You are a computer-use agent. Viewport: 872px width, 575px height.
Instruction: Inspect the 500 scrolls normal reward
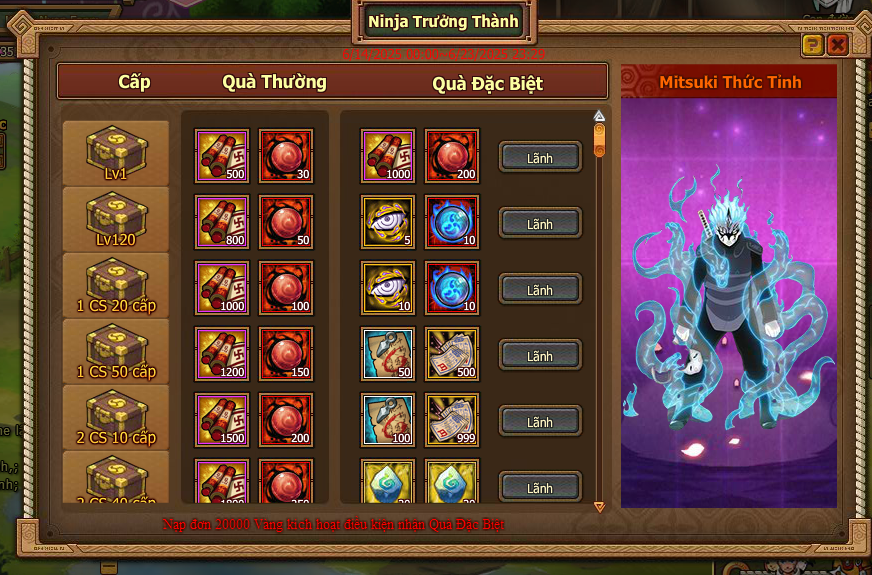point(222,156)
